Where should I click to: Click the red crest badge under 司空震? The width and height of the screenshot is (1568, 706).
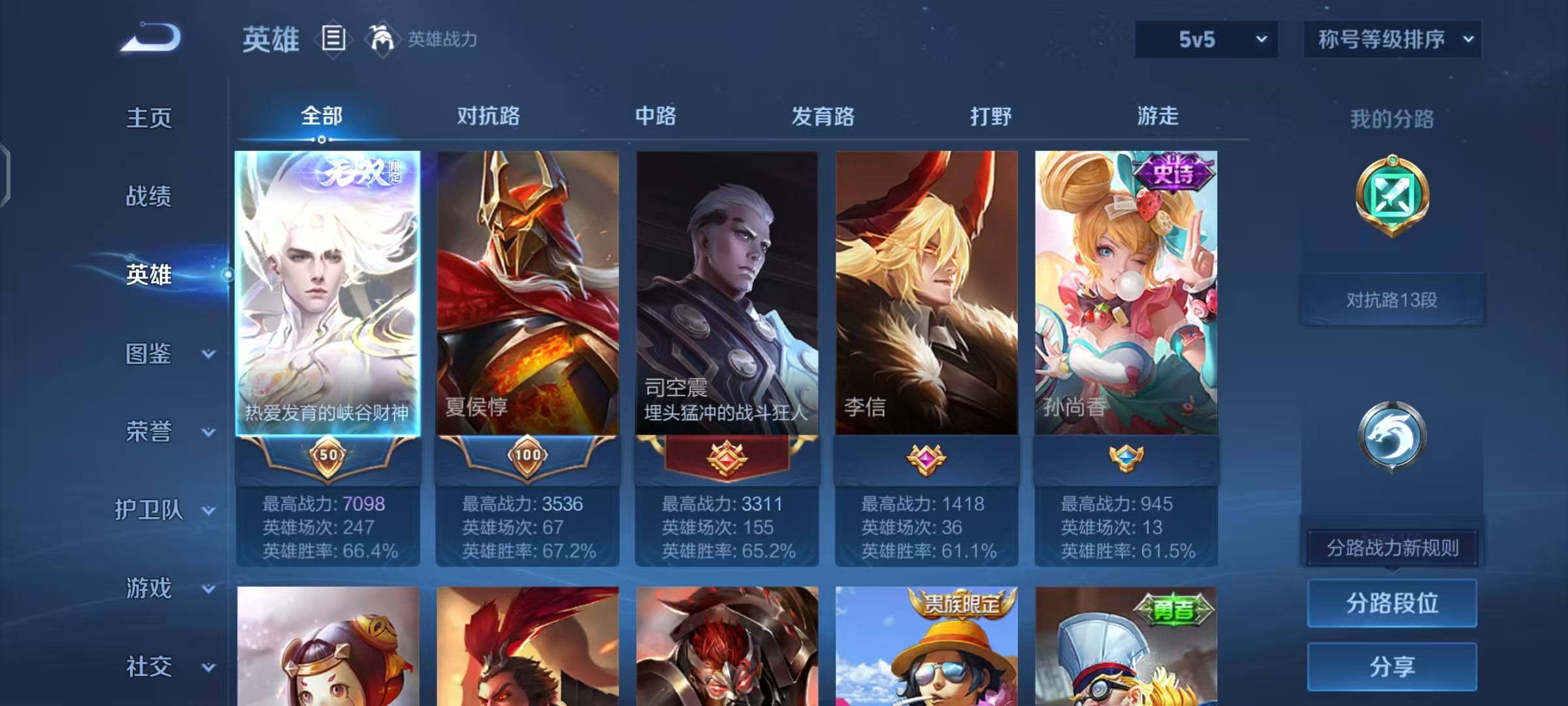pyautogui.click(x=727, y=459)
